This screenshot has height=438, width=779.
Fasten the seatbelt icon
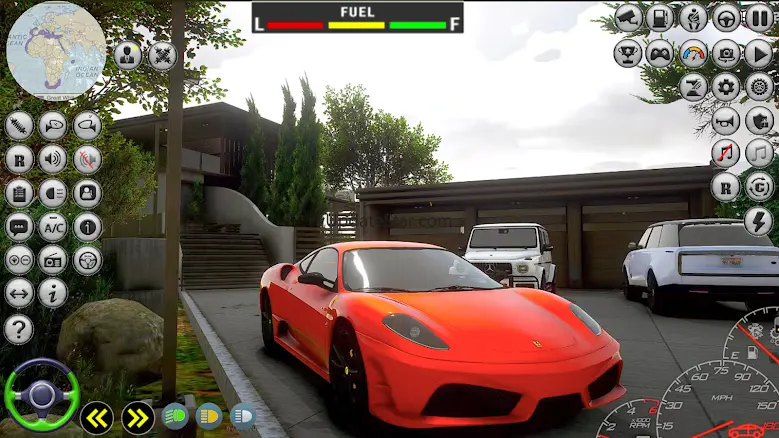(x=693, y=17)
